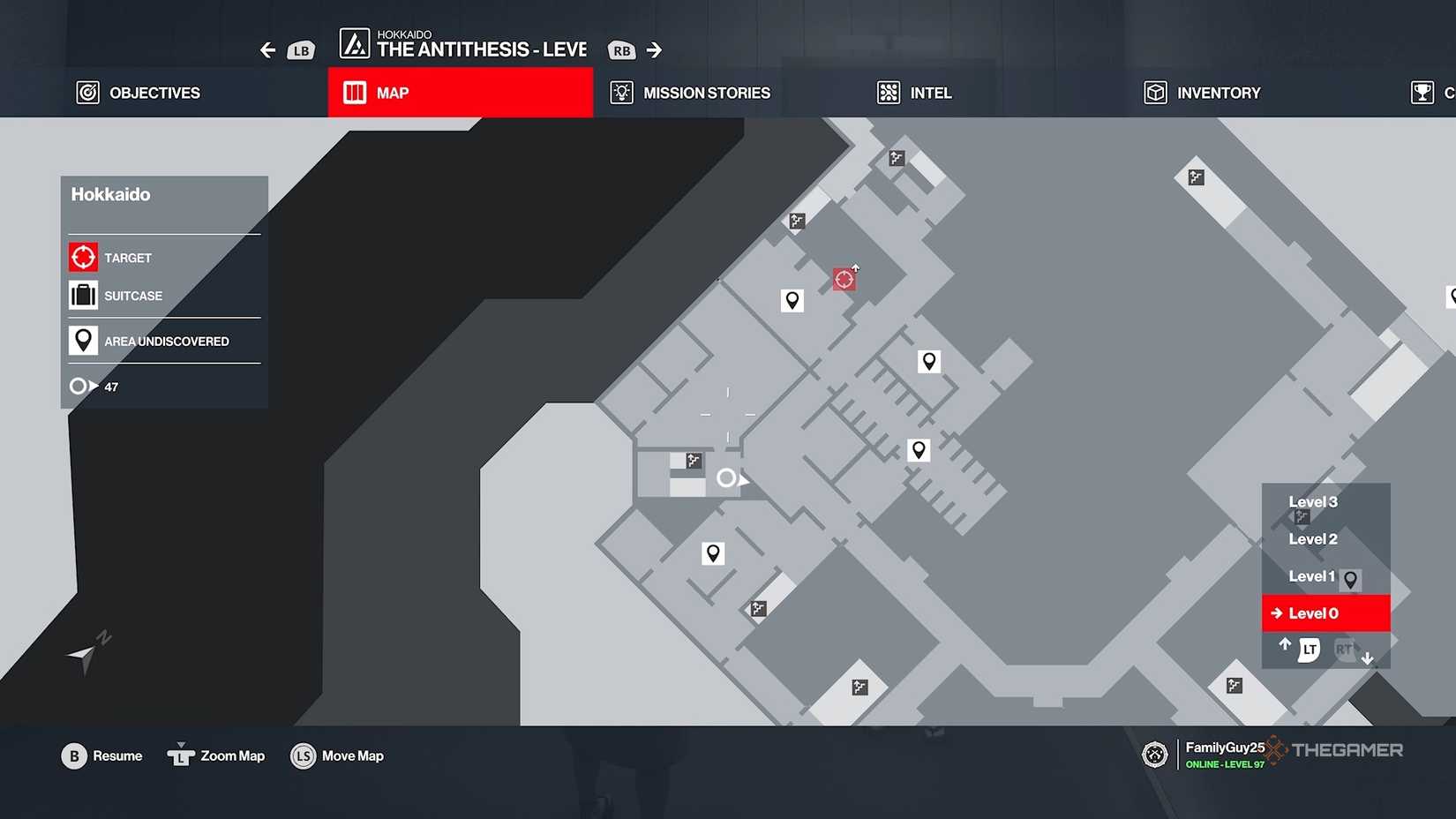Click the Target icon in the Hokkaido legend
Screen dimensions: 1456x819
pyautogui.click(x=83, y=257)
